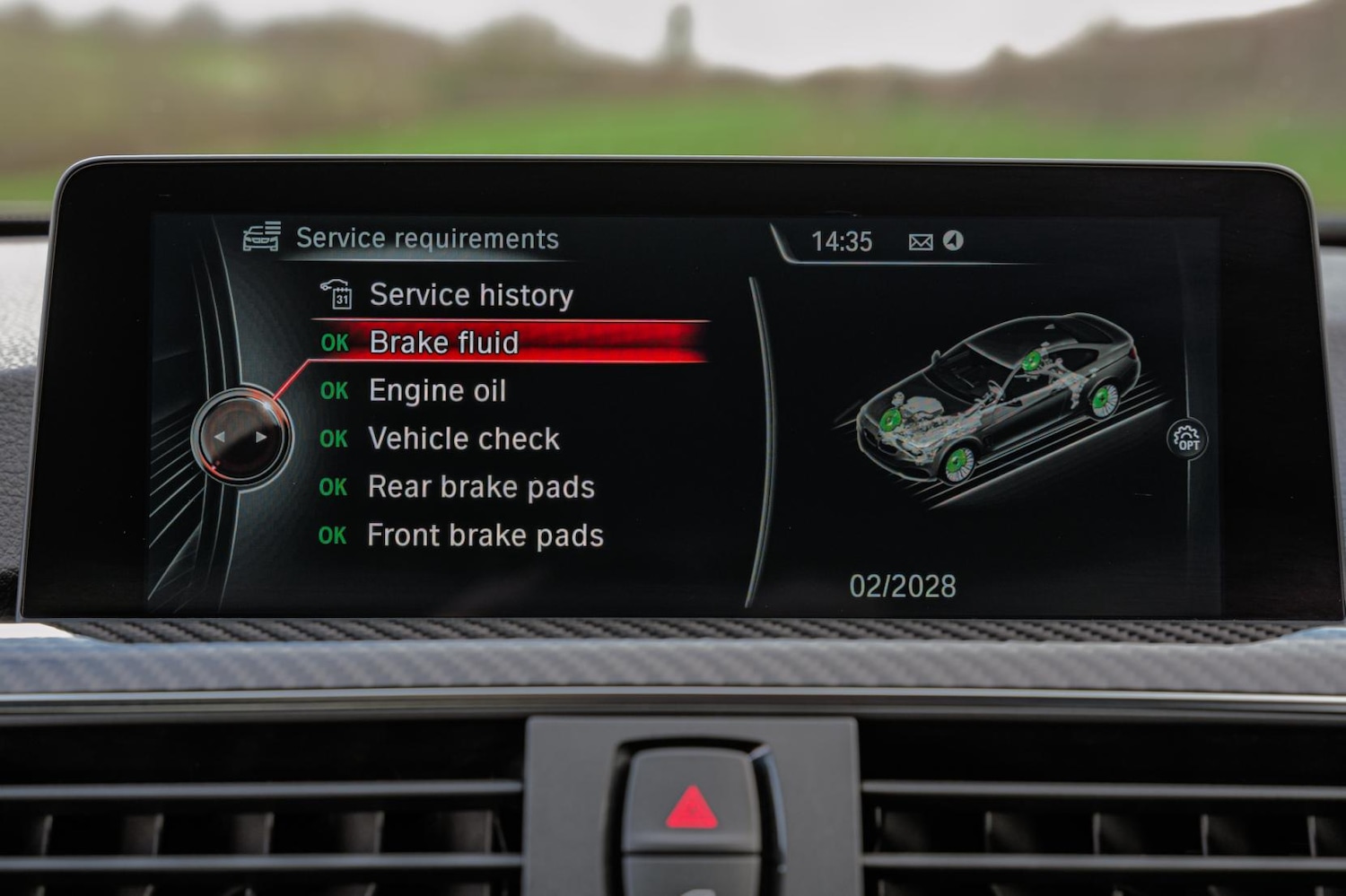Click the left arrow on the controller dial

(220, 438)
